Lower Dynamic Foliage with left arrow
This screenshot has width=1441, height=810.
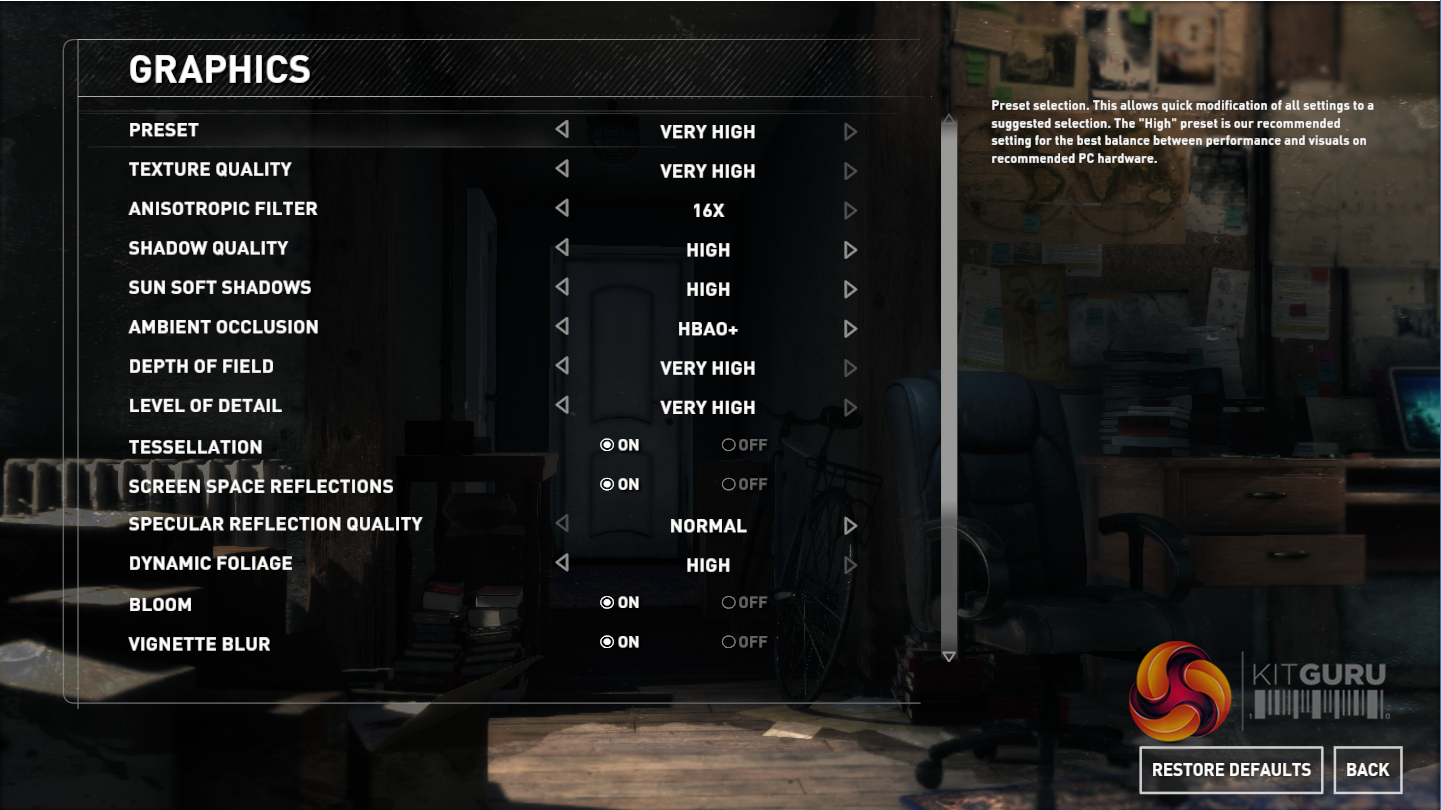point(562,563)
